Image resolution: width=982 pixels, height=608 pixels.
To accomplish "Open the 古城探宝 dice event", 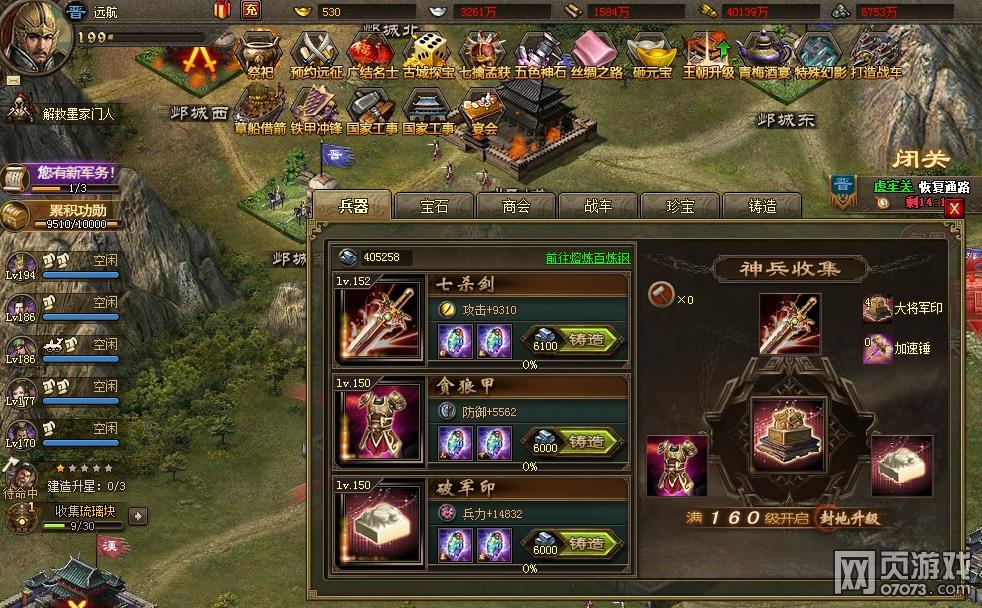I will [429, 54].
